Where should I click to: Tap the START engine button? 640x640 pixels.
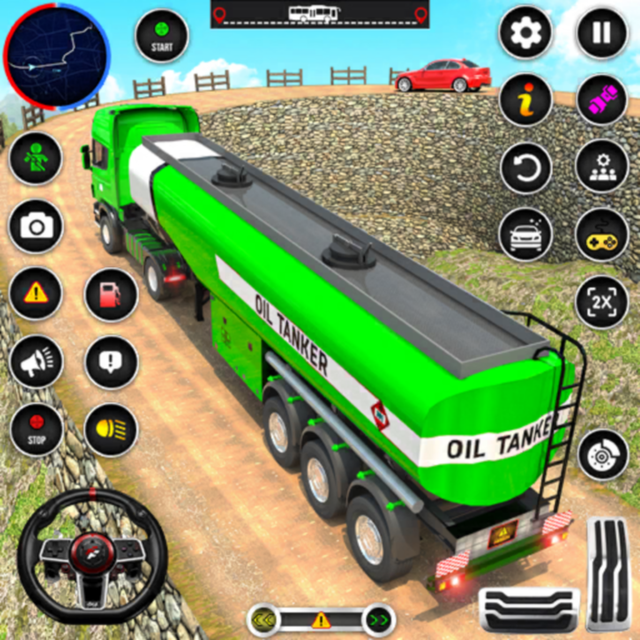(161, 36)
